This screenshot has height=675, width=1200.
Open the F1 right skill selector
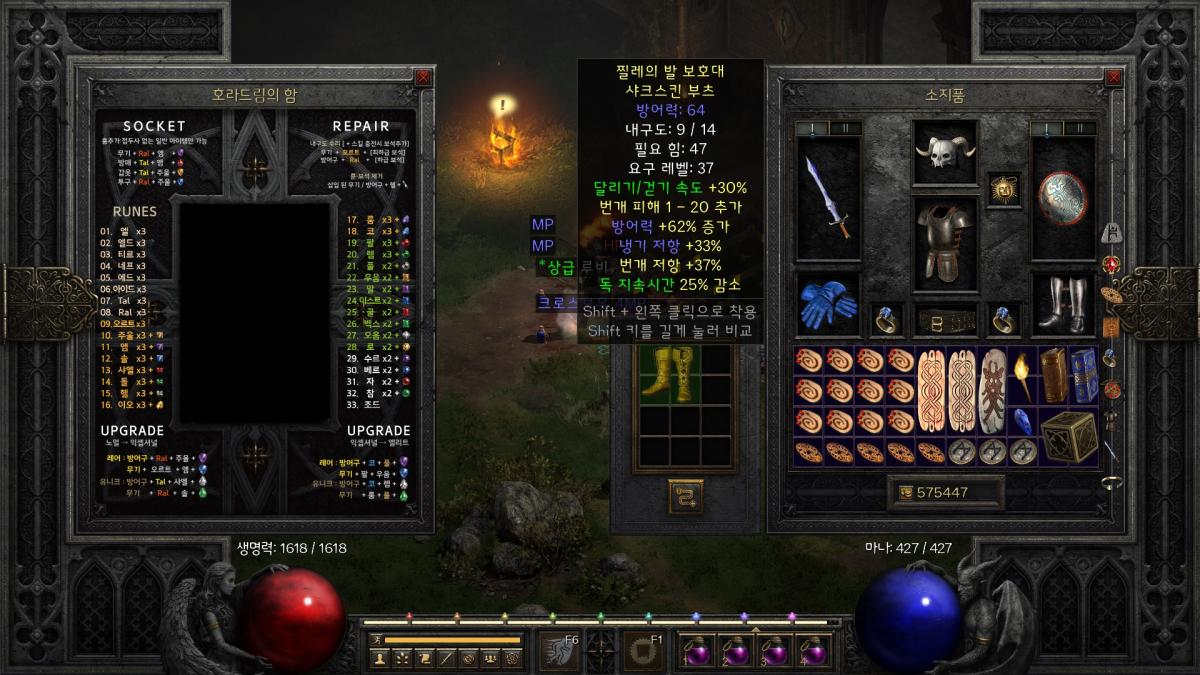pyautogui.click(x=641, y=650)
